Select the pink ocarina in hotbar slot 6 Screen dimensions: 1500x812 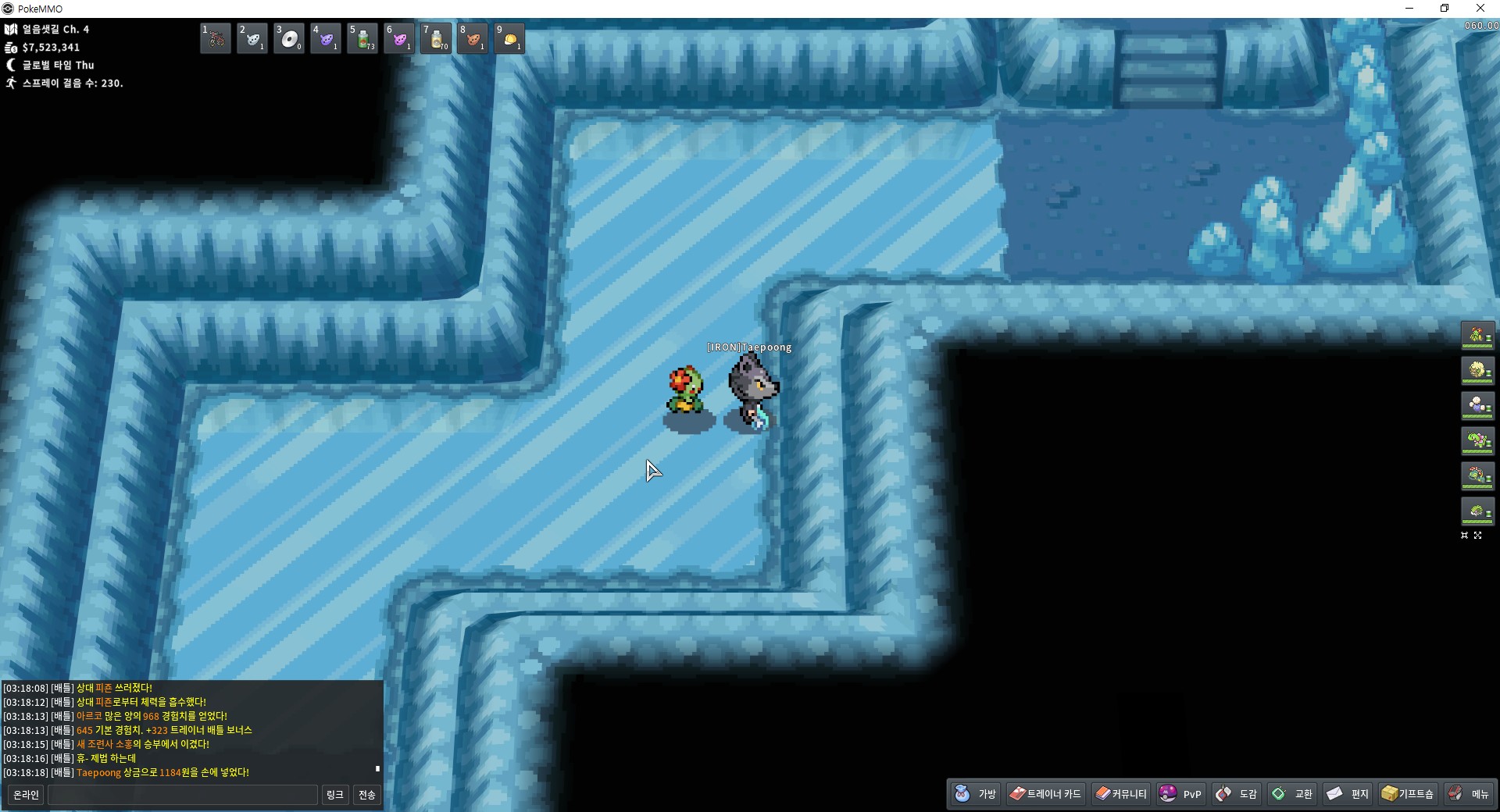tap(399, 38)
